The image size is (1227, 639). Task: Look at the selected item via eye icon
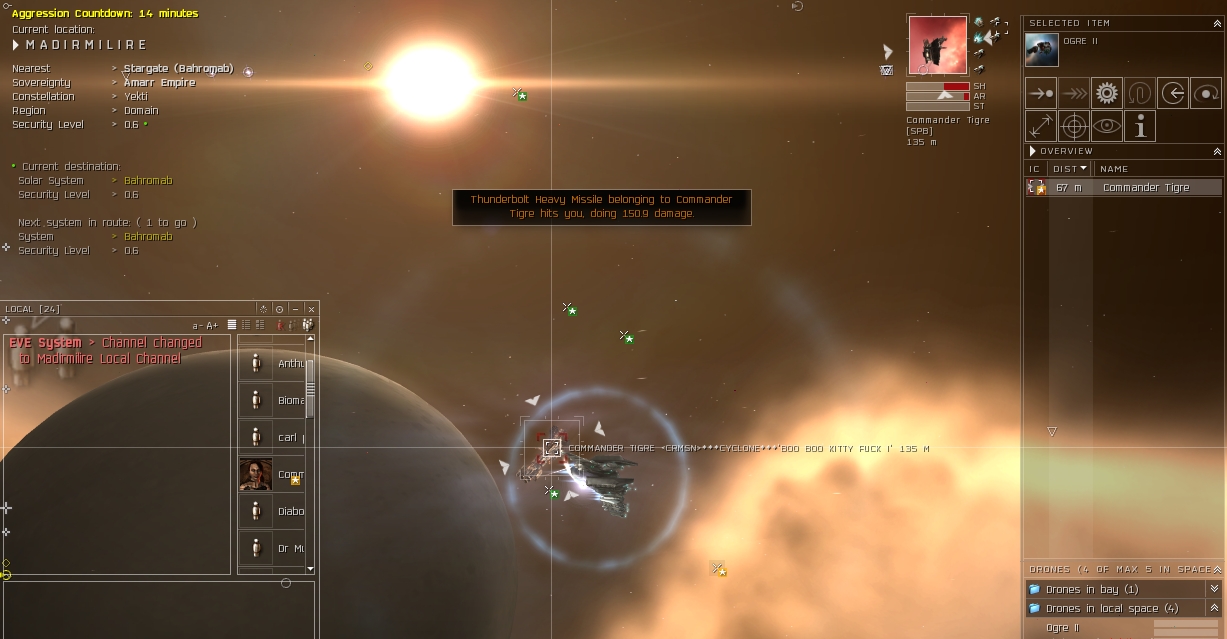[1106, 126]
